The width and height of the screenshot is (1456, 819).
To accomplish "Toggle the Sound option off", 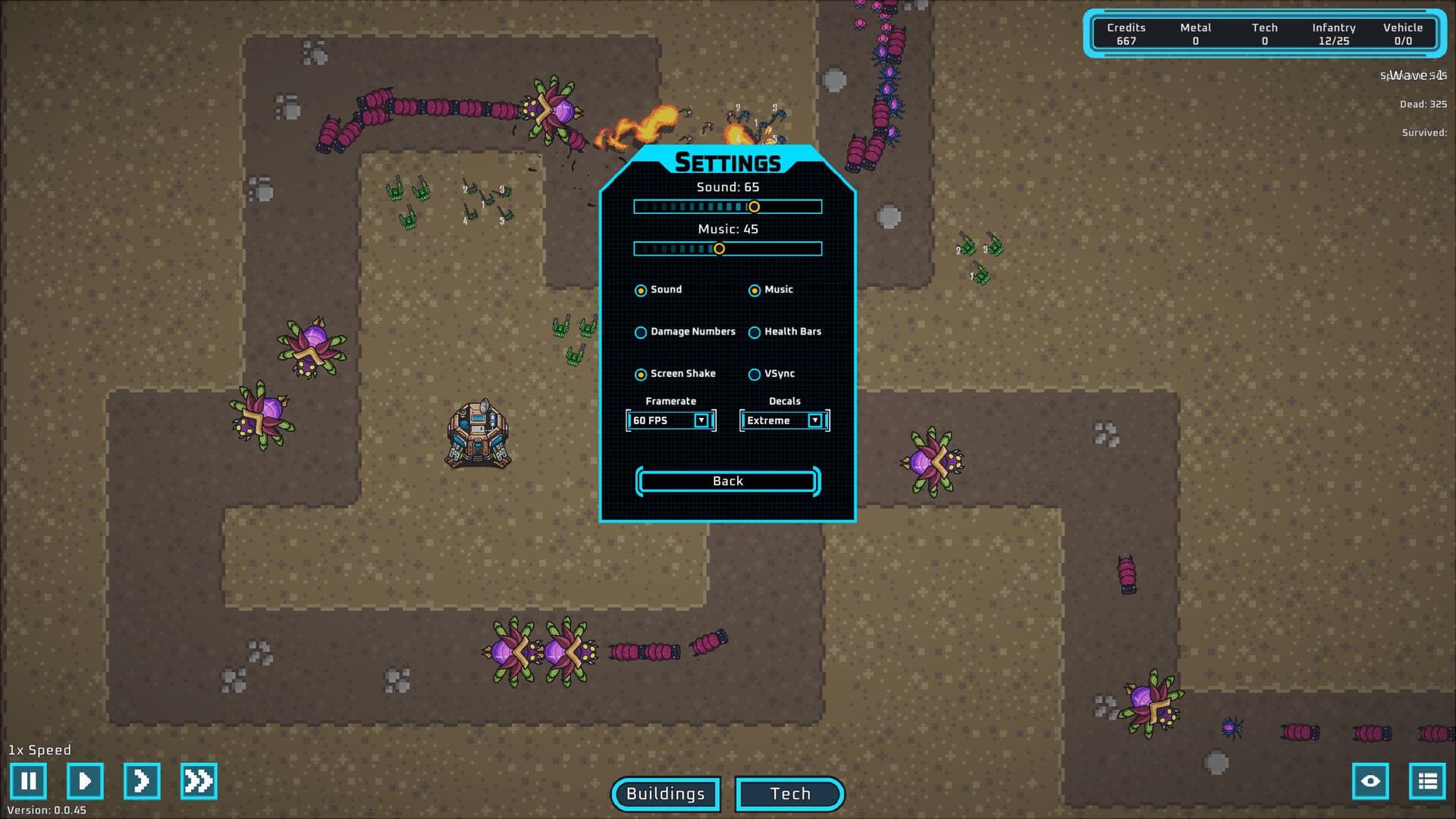I will [x=641, y=290].
